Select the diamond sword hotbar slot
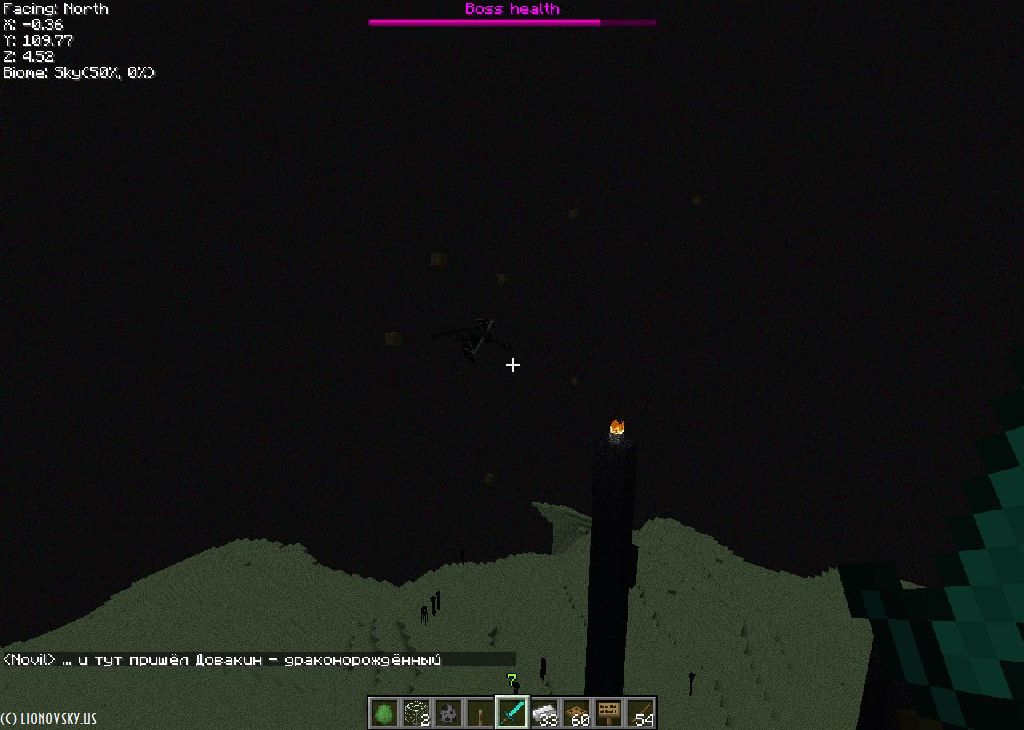Screen dimensions: 1024x730 coord(512,713)
